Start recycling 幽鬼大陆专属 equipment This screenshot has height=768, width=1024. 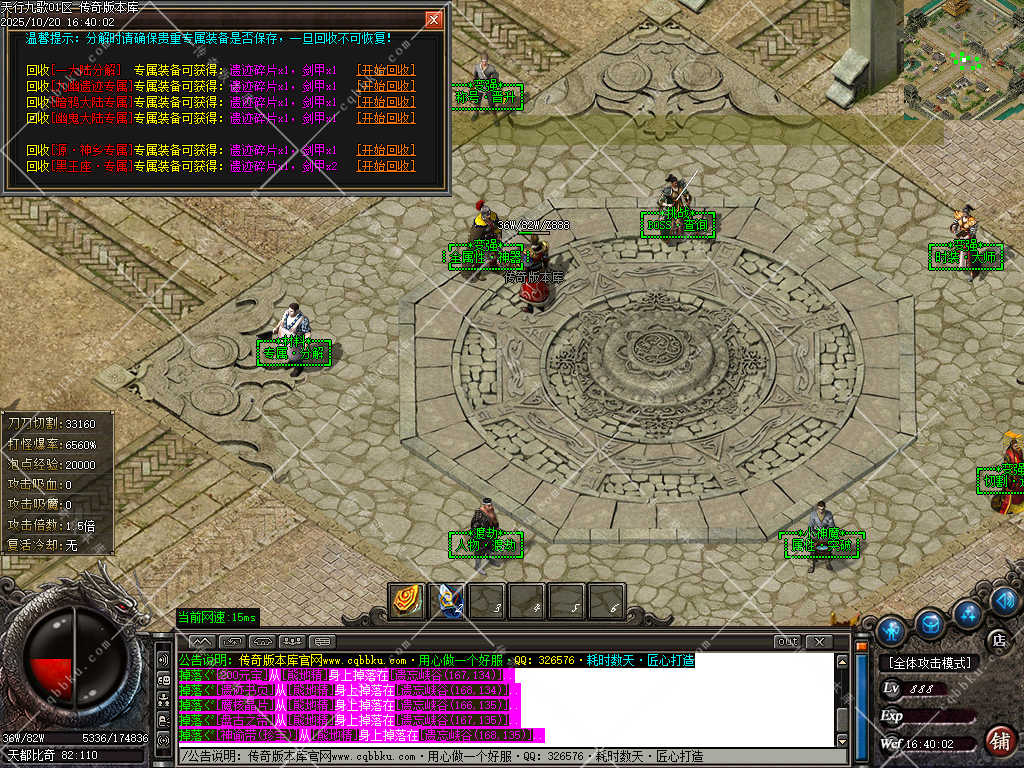point(386,118)
